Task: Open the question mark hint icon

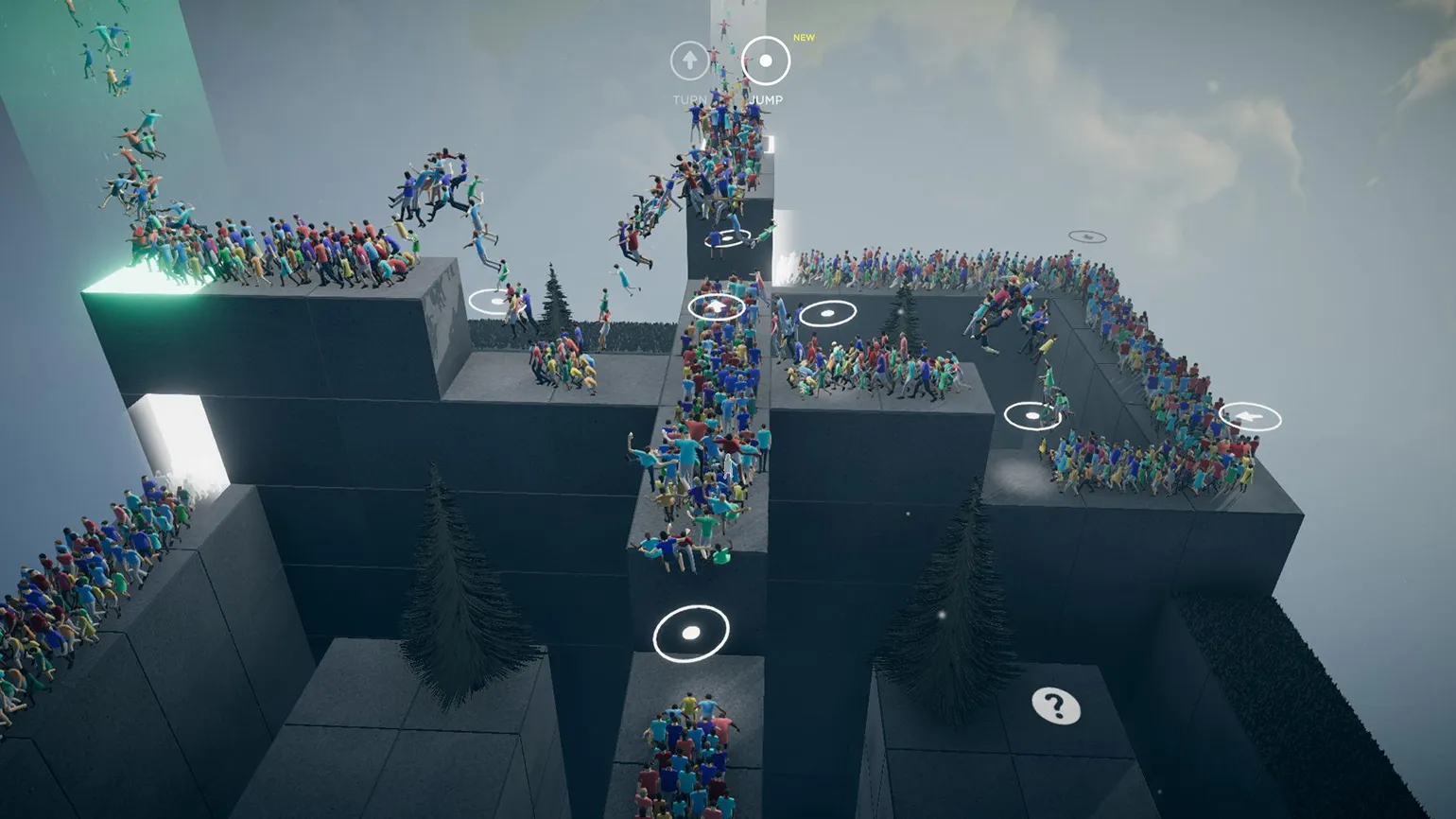Action: (1055, 706)
